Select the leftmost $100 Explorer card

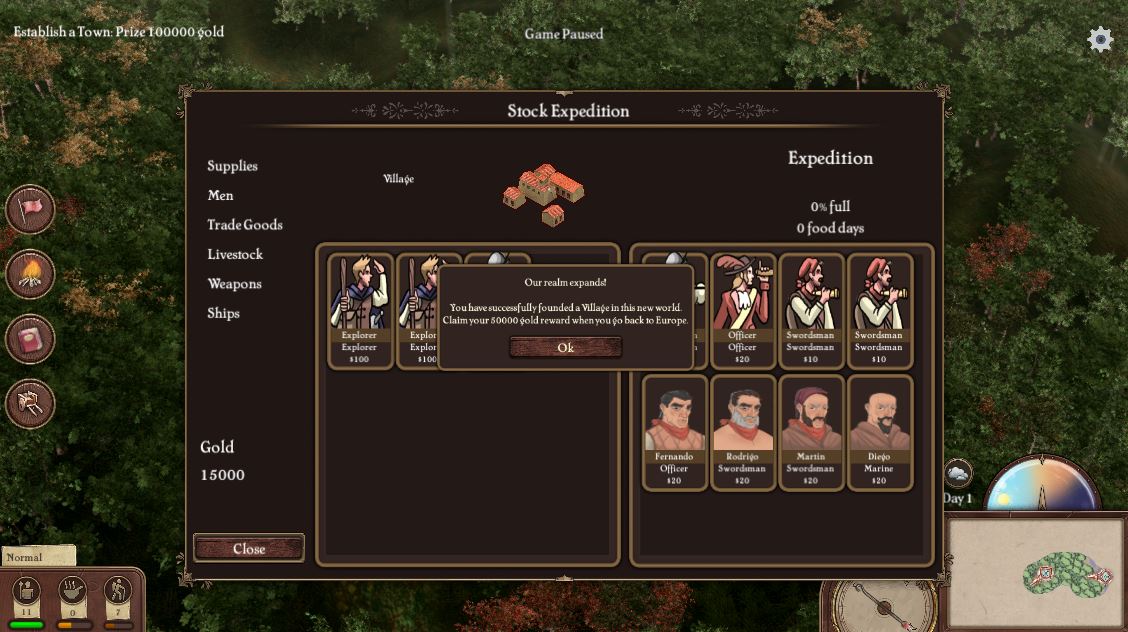pos(359,310)
